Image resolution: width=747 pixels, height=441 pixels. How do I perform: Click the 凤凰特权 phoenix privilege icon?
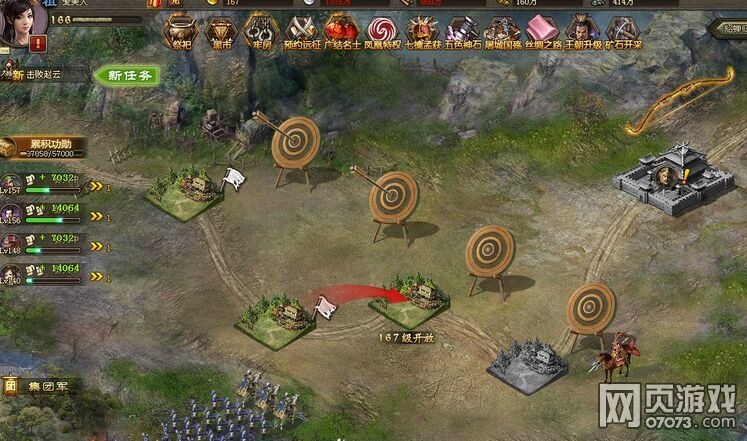coord(382,32)
